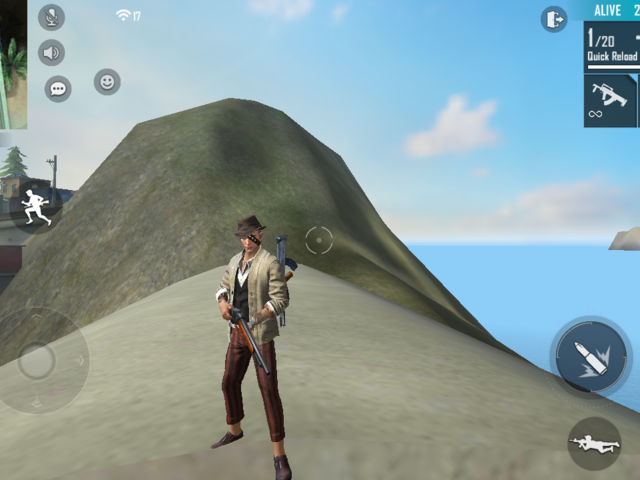Tap the exit door icon
This screenshot has width=640, height=480.
pos(554,19)
